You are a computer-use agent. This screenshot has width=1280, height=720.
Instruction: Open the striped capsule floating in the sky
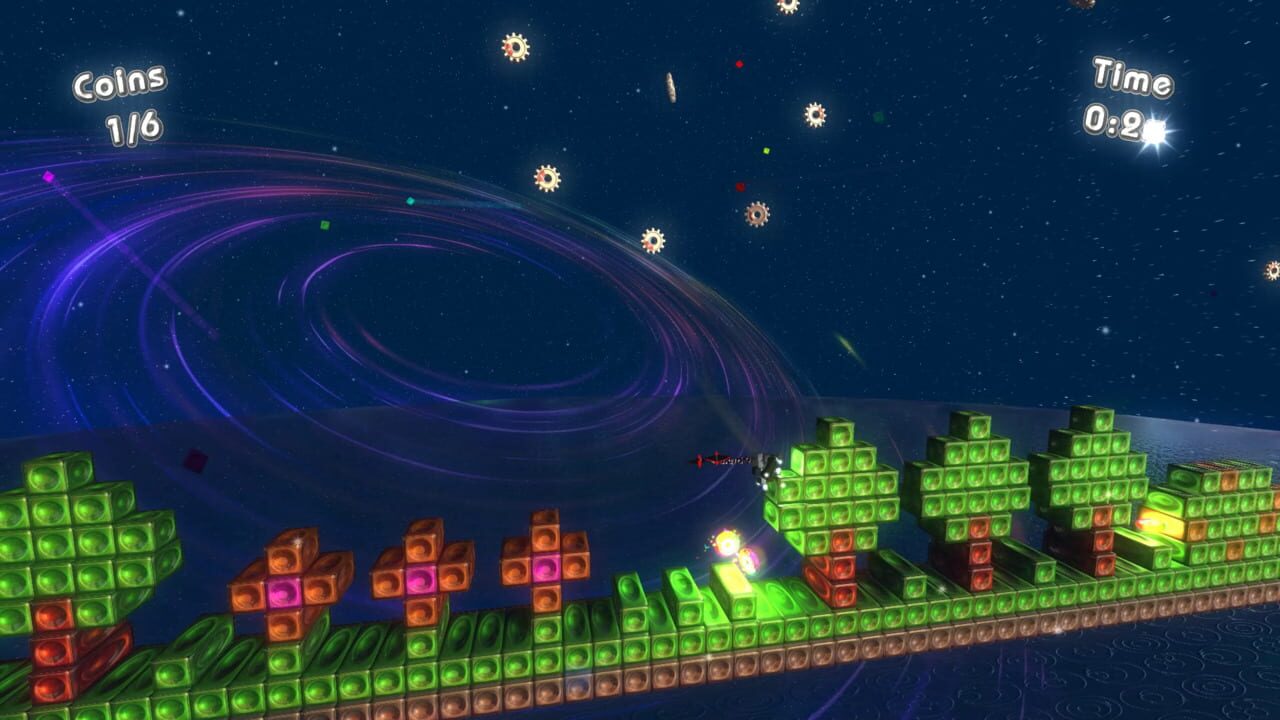click(x=671, y=87)
